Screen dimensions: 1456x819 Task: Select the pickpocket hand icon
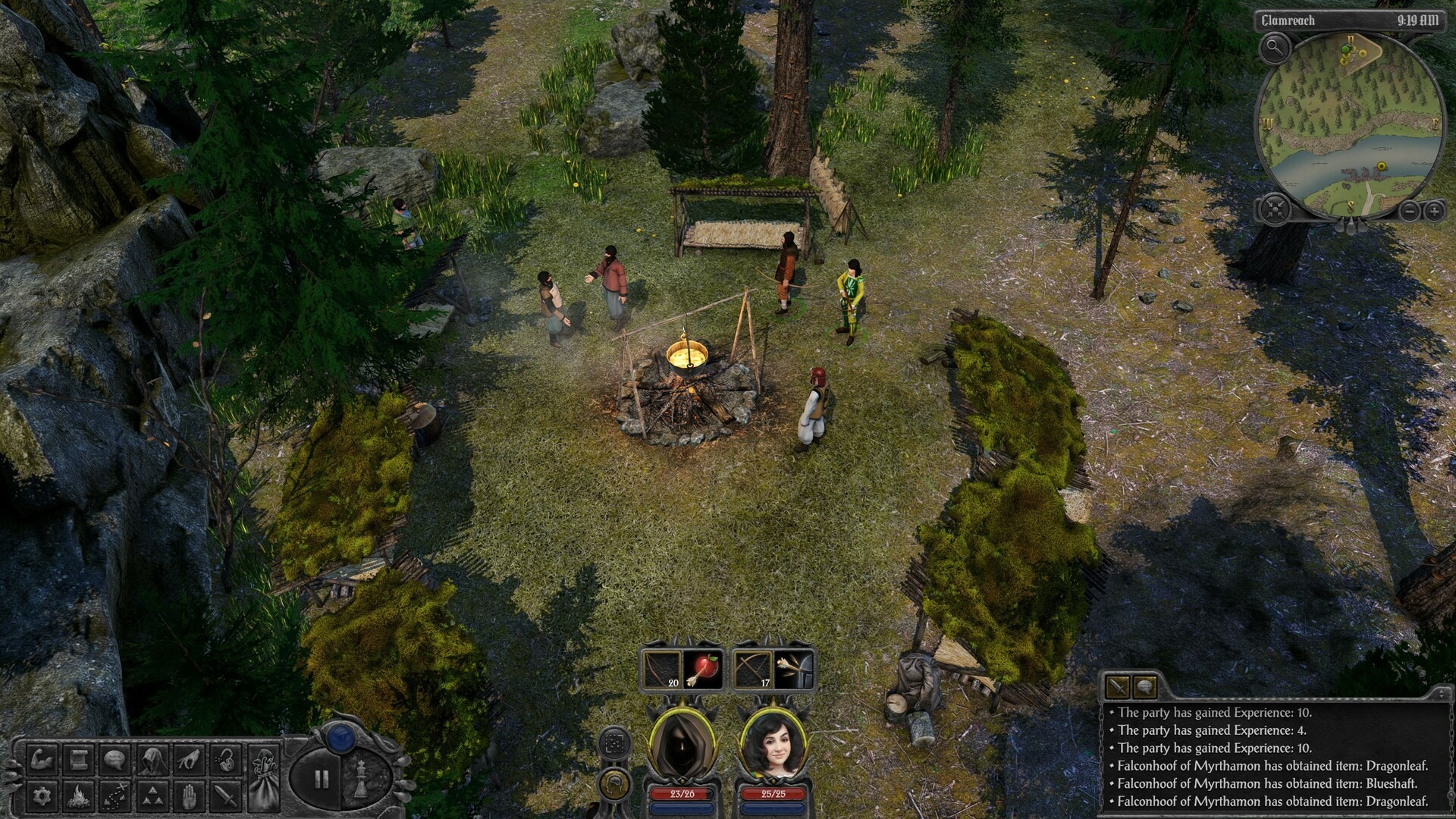click(x=188, y=760)
